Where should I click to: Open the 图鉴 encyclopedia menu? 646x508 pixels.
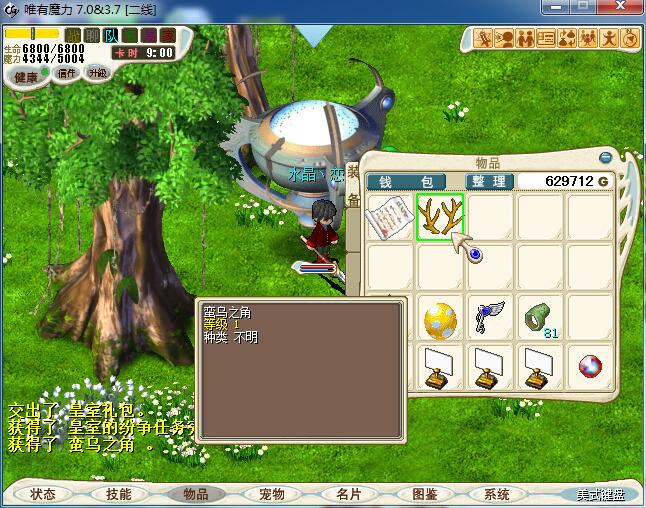(x=423, y=494)
